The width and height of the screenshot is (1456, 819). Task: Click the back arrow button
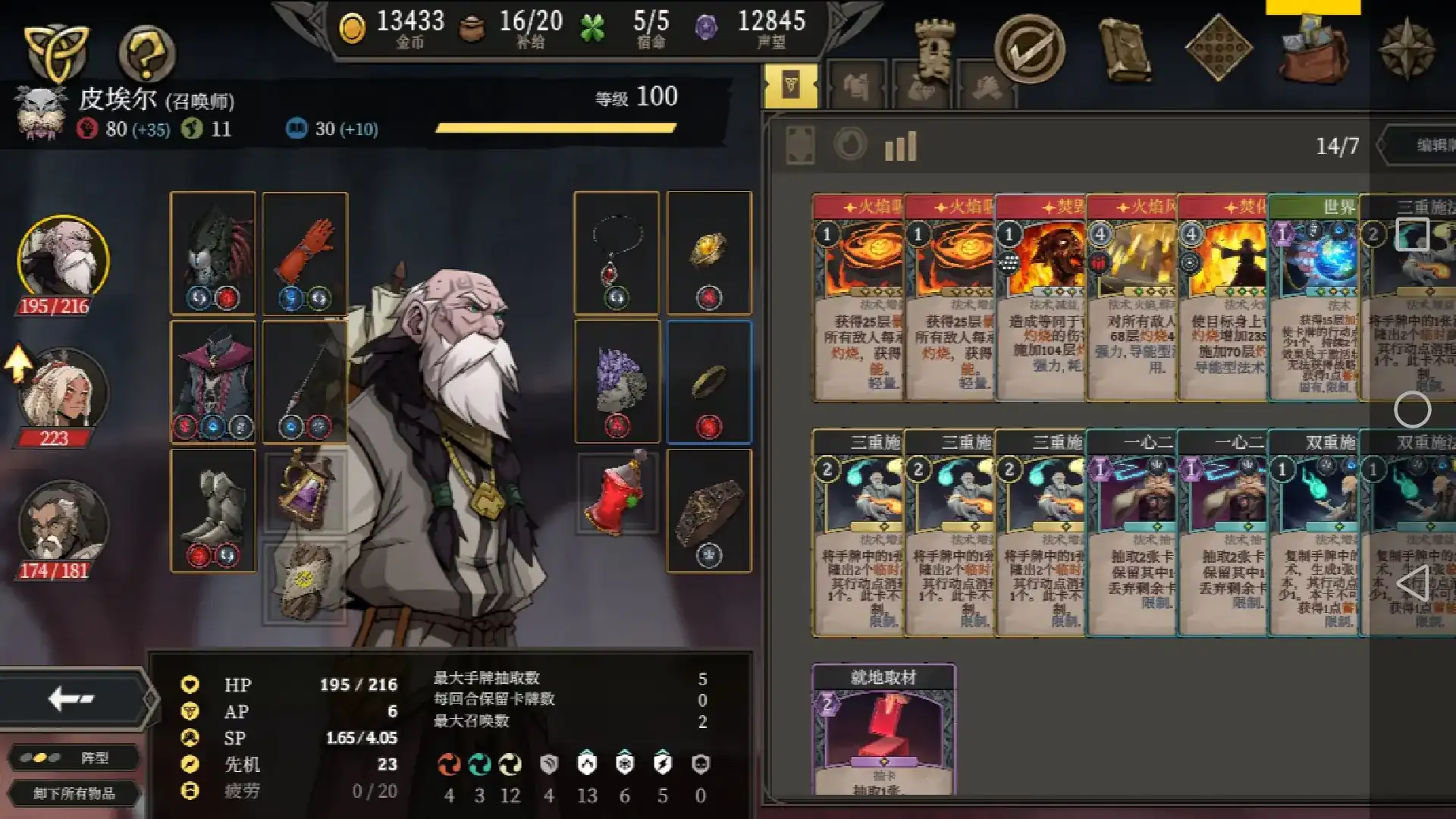72,698
